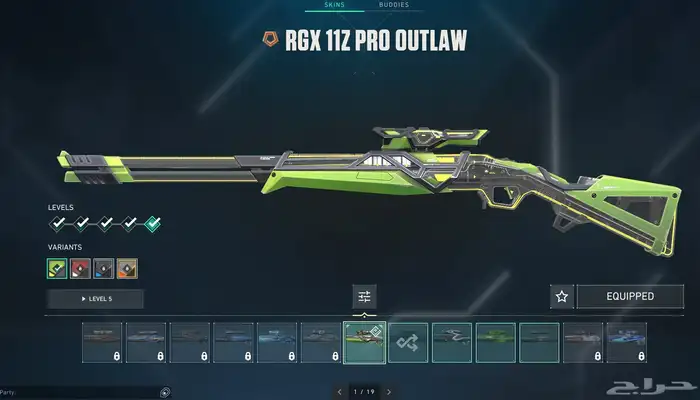
Task: Pick the blue-accent dark variant swatch
Action: (x=103, y=268)
